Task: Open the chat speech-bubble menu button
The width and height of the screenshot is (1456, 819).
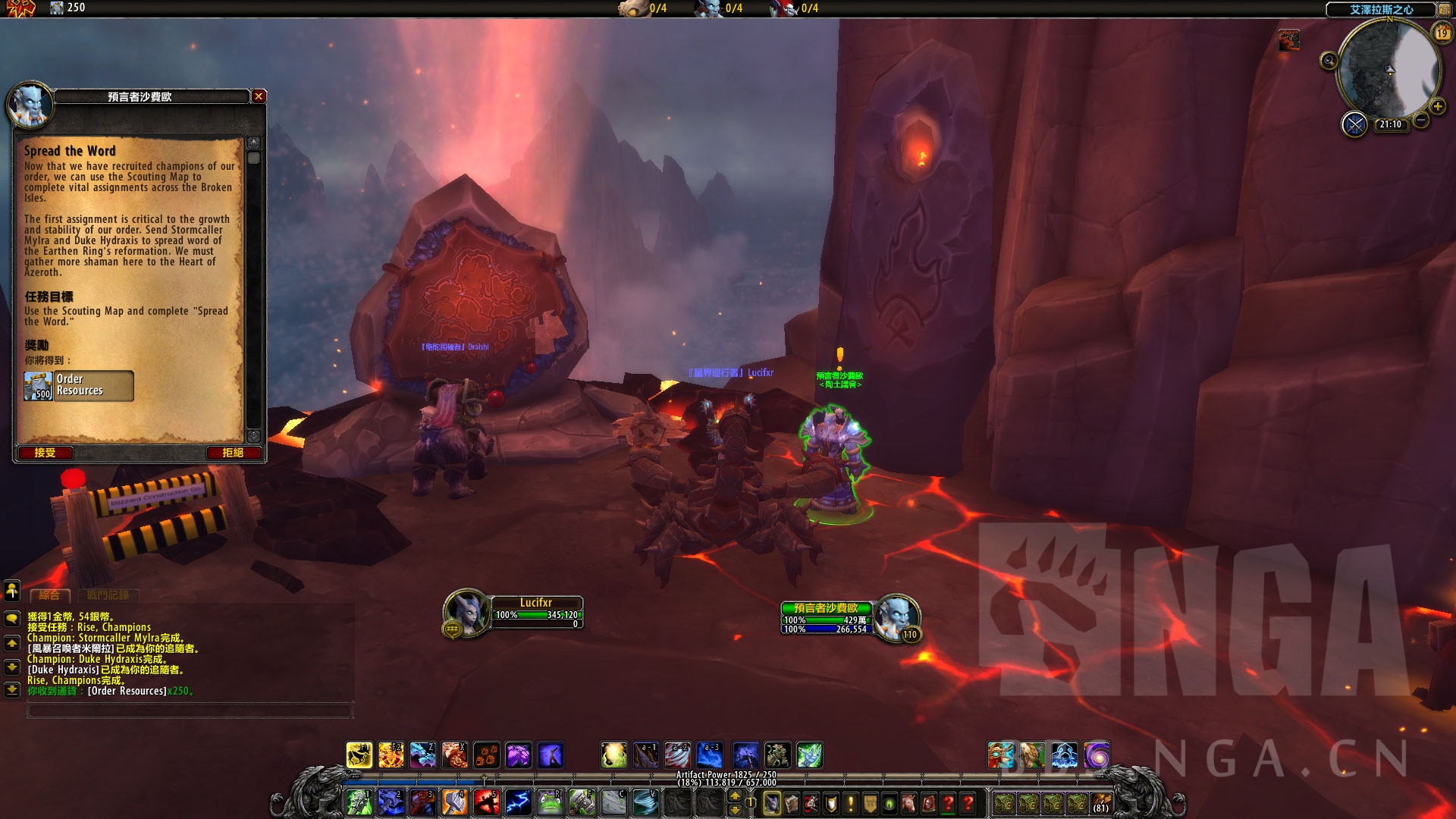Action: pyautogui.click(x=12, y=618)
